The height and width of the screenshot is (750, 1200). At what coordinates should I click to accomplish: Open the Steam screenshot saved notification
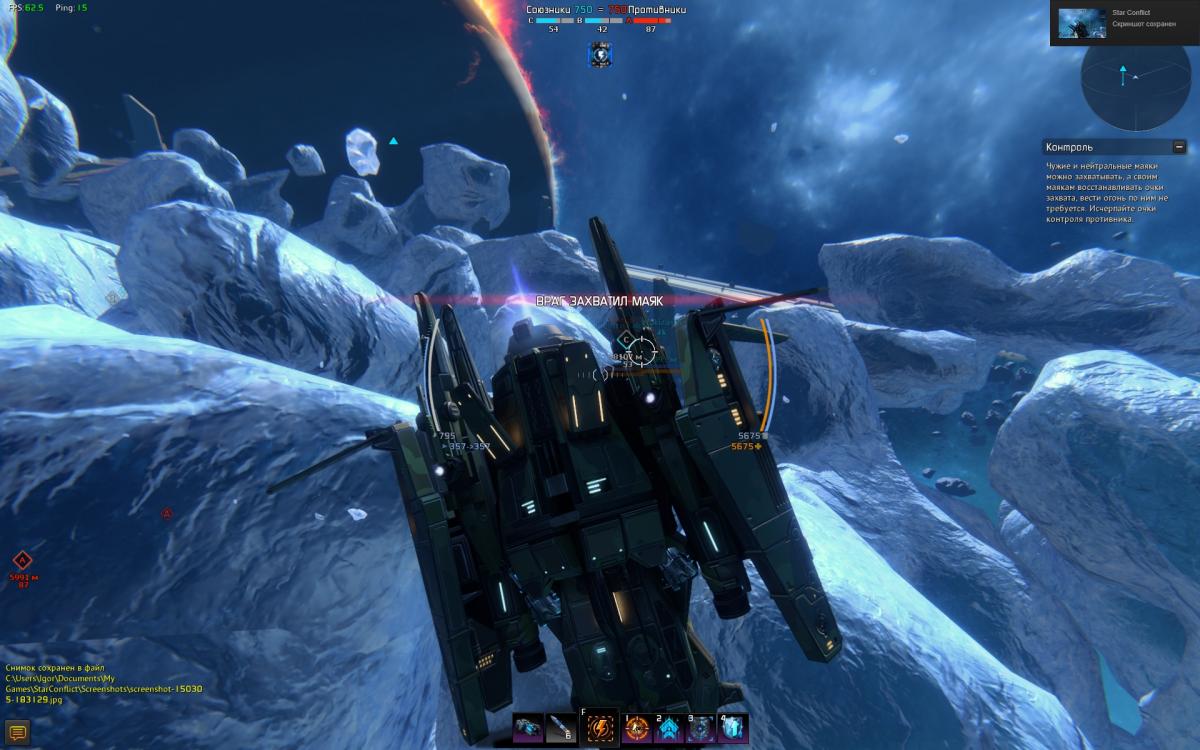pos(1124,22)
